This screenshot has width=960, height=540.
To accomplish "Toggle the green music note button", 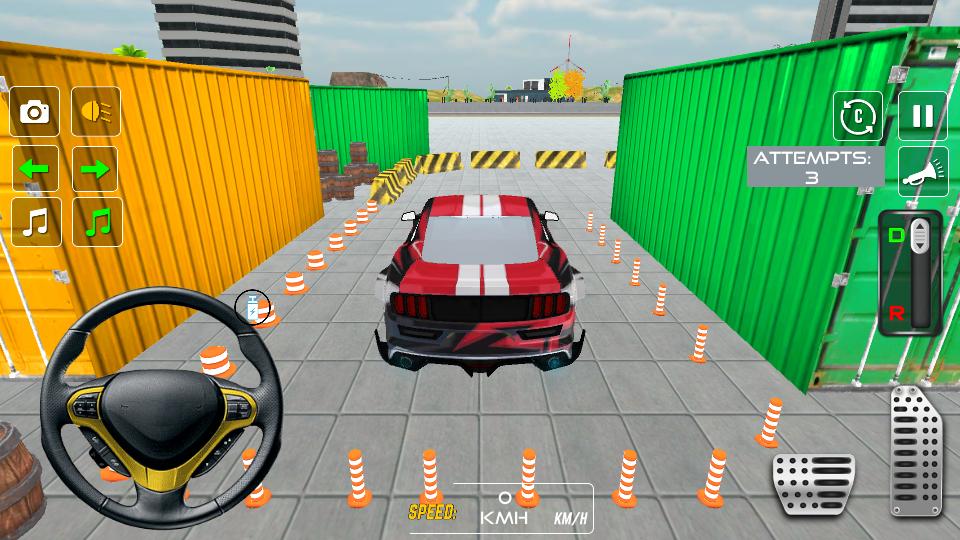I will [x=95, y=222].
